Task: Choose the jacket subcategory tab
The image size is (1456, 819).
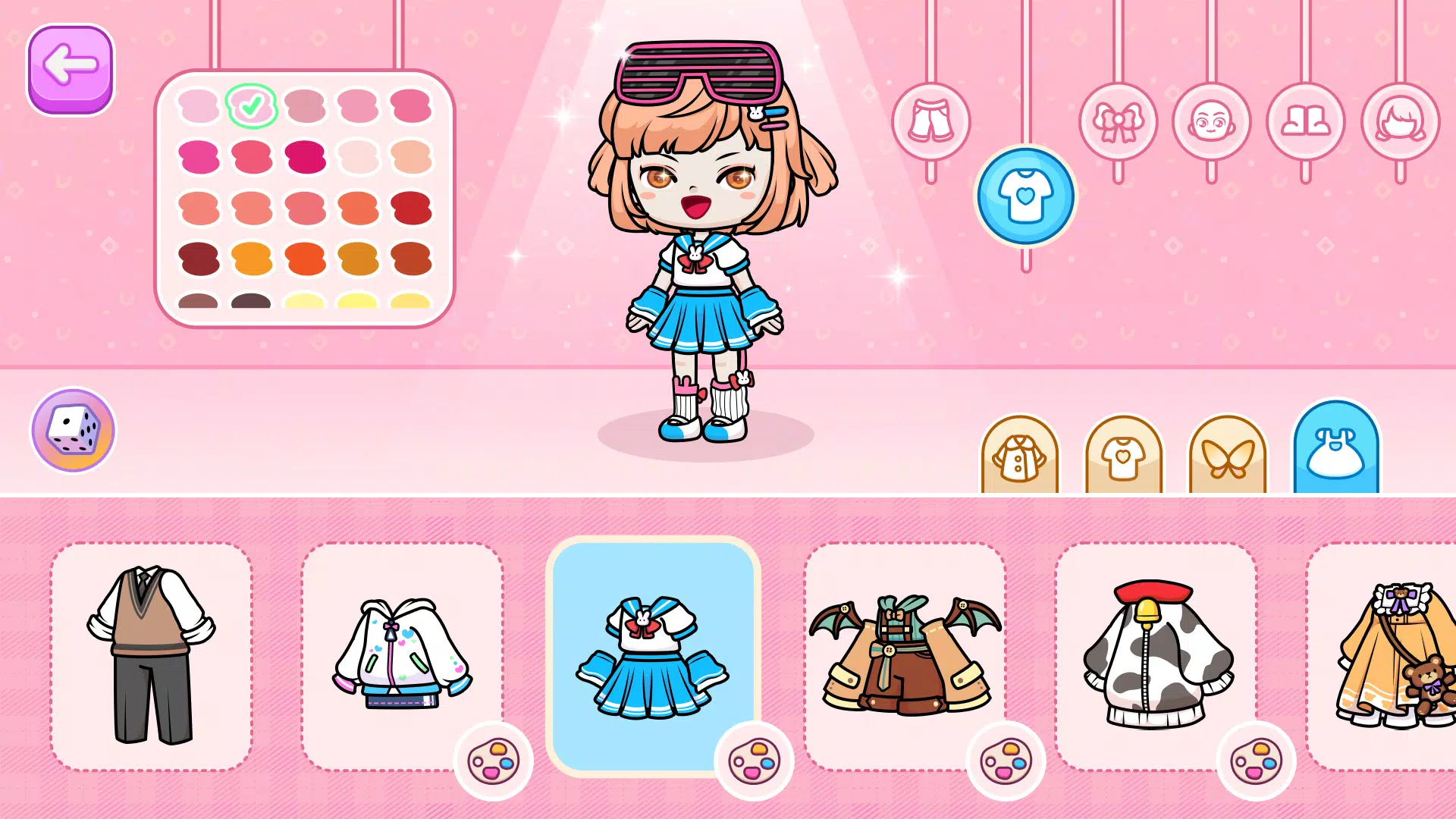Action: pos(1019,457)
